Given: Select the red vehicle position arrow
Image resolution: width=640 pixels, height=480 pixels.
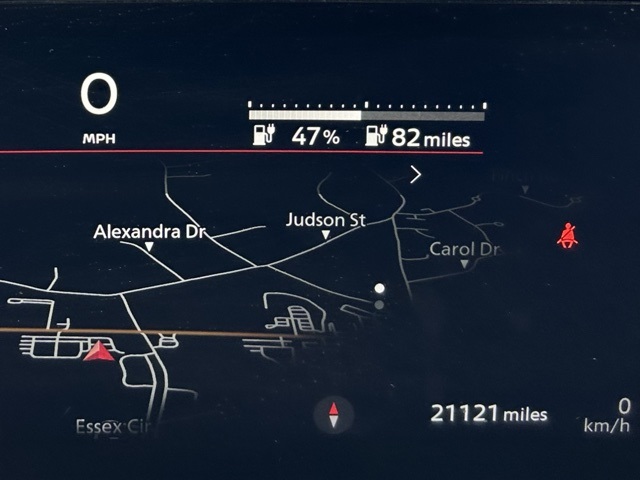Looking at the screenshot, I should click(98, 350).
